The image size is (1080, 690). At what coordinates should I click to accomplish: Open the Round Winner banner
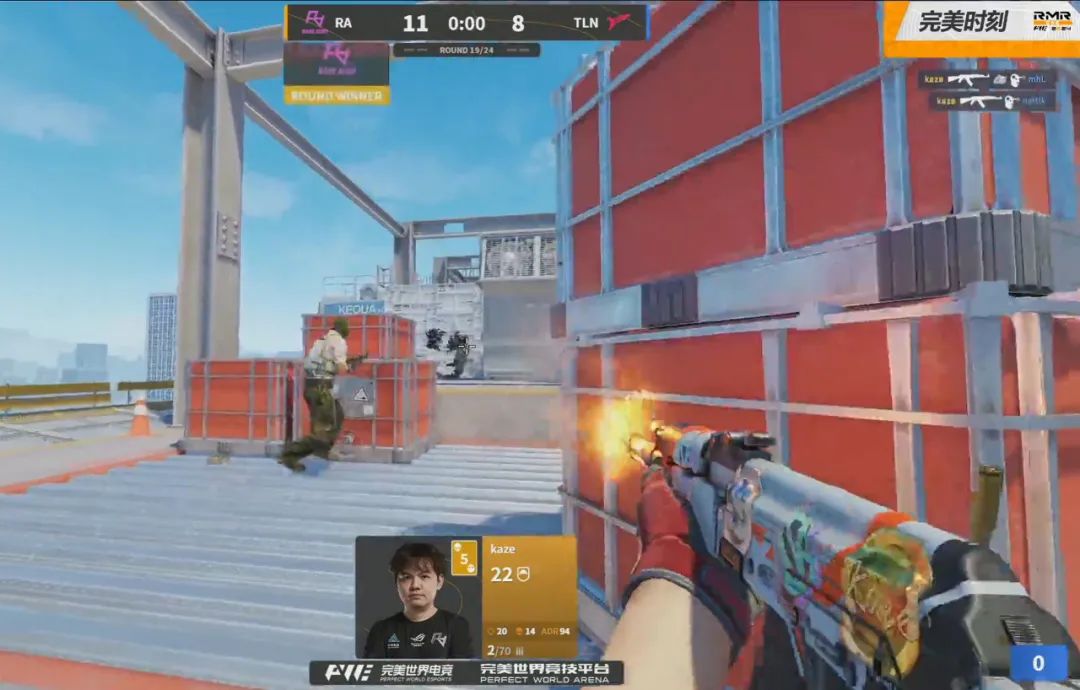(x=336, y=96)
